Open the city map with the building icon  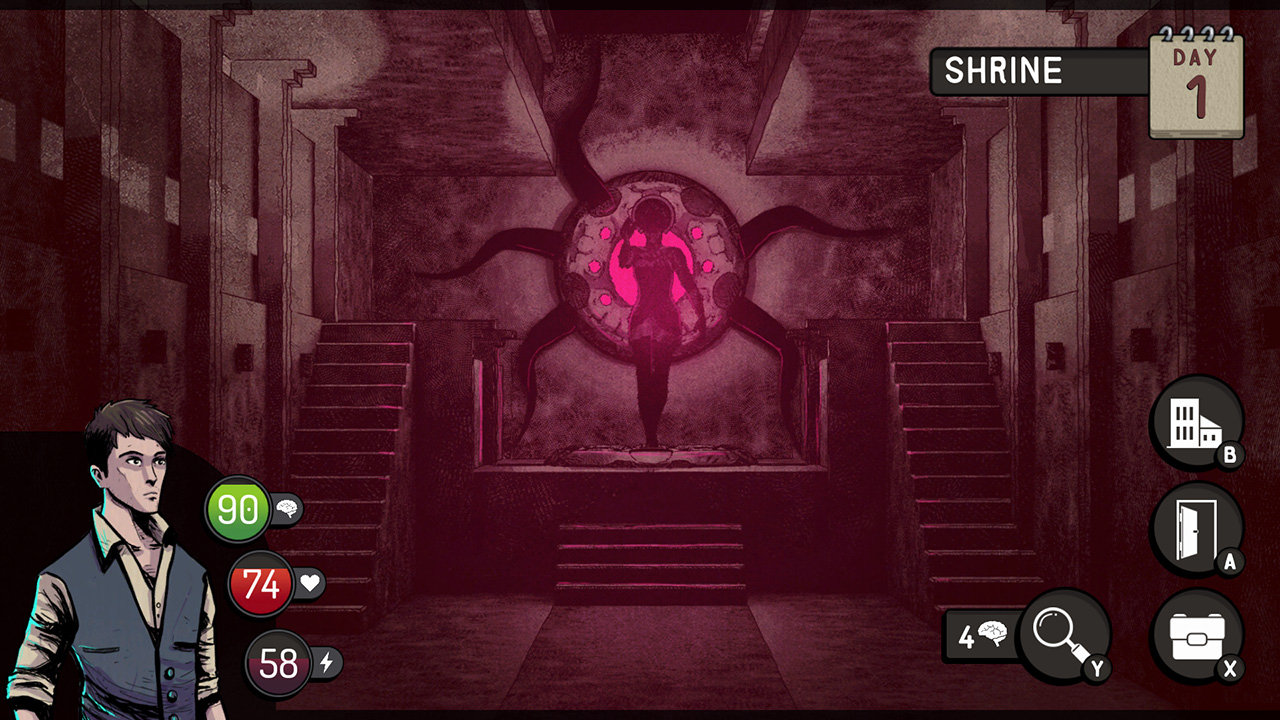coord(1198,423)
